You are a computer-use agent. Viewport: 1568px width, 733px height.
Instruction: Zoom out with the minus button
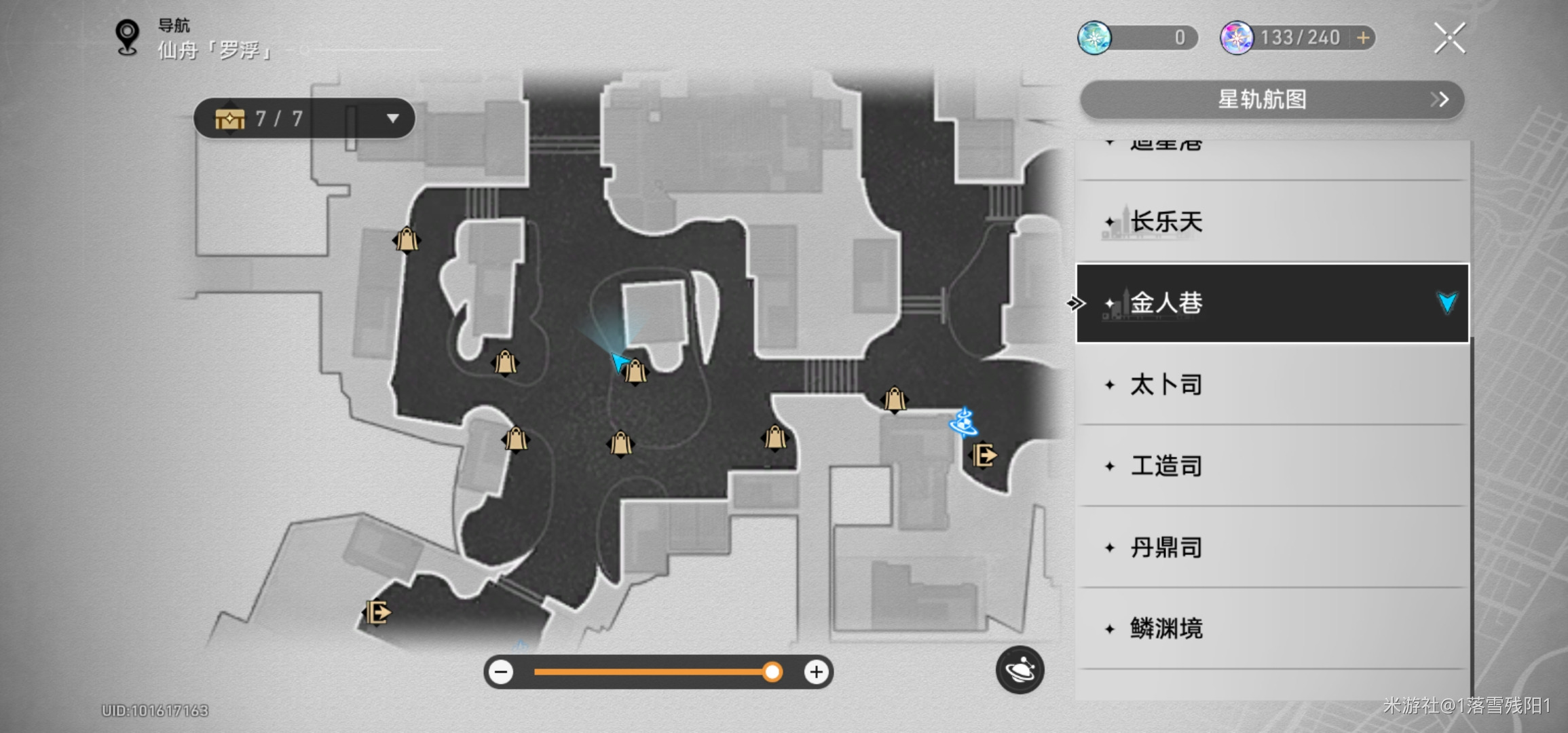point(502,672)
